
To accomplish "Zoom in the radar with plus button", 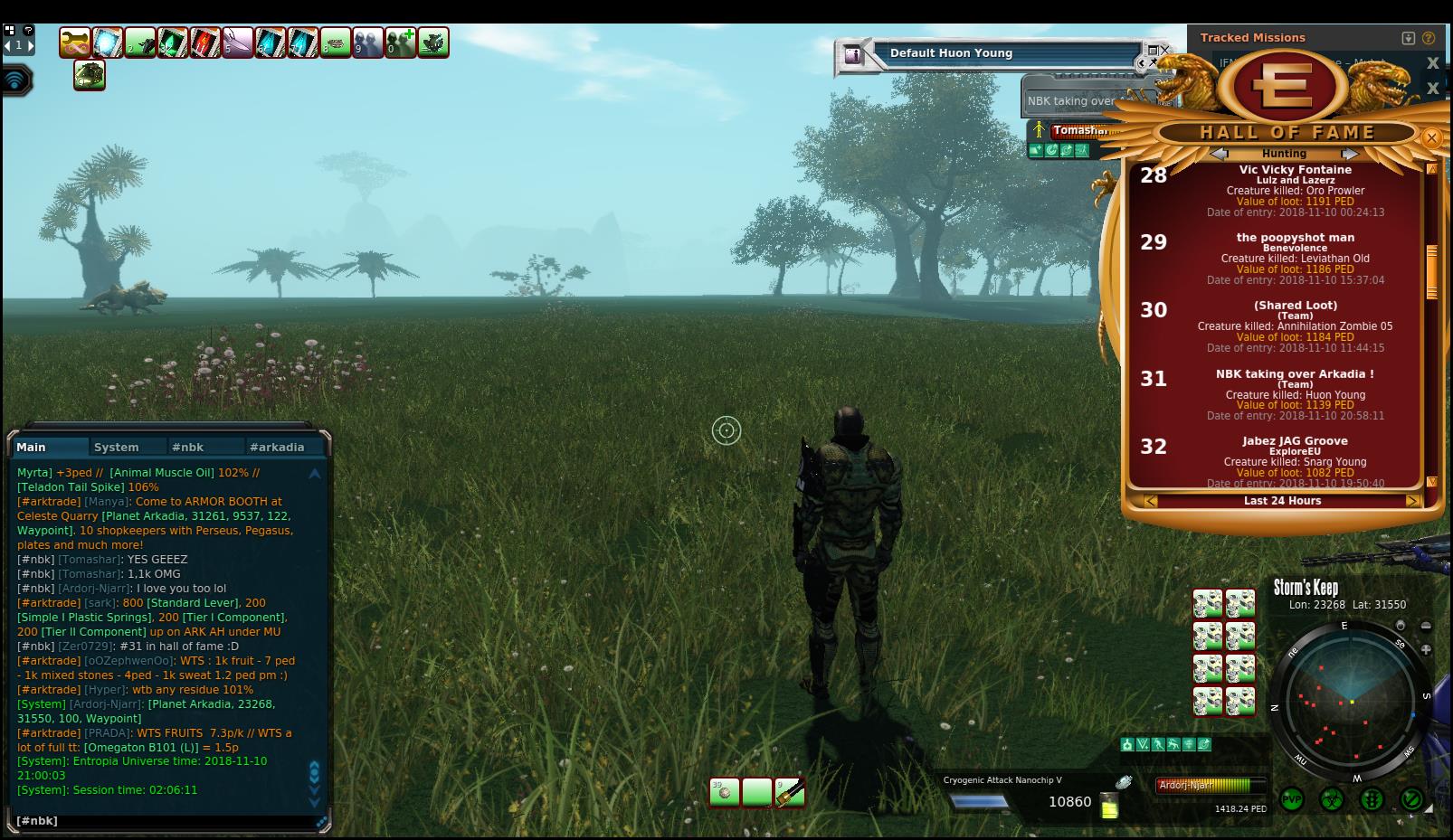I will (x=1427, y=649).
